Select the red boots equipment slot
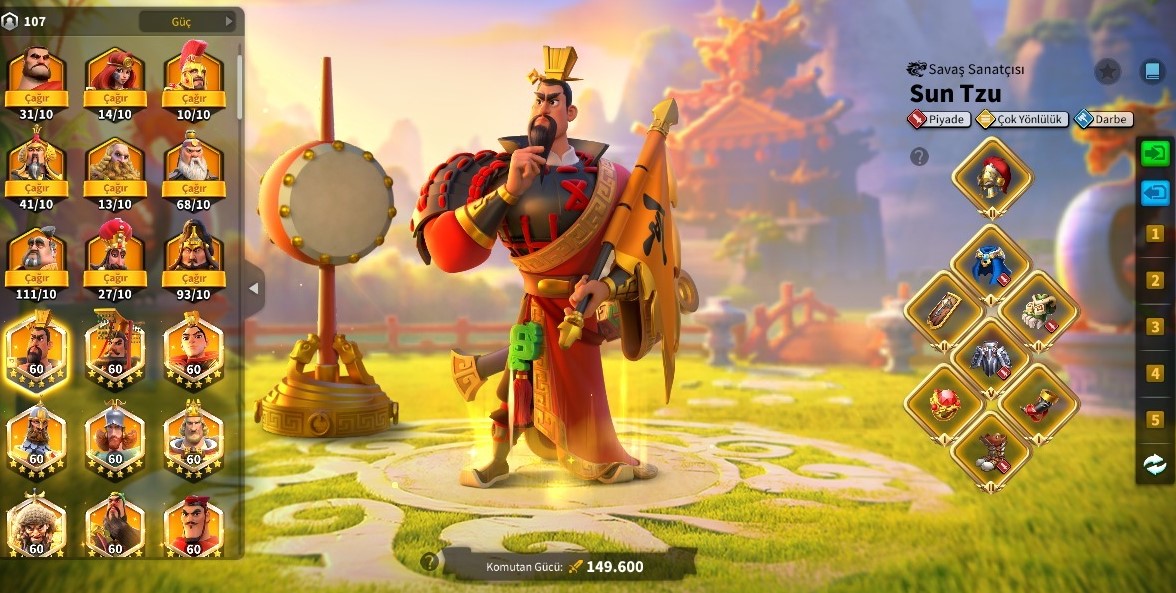 coord(991,449)
